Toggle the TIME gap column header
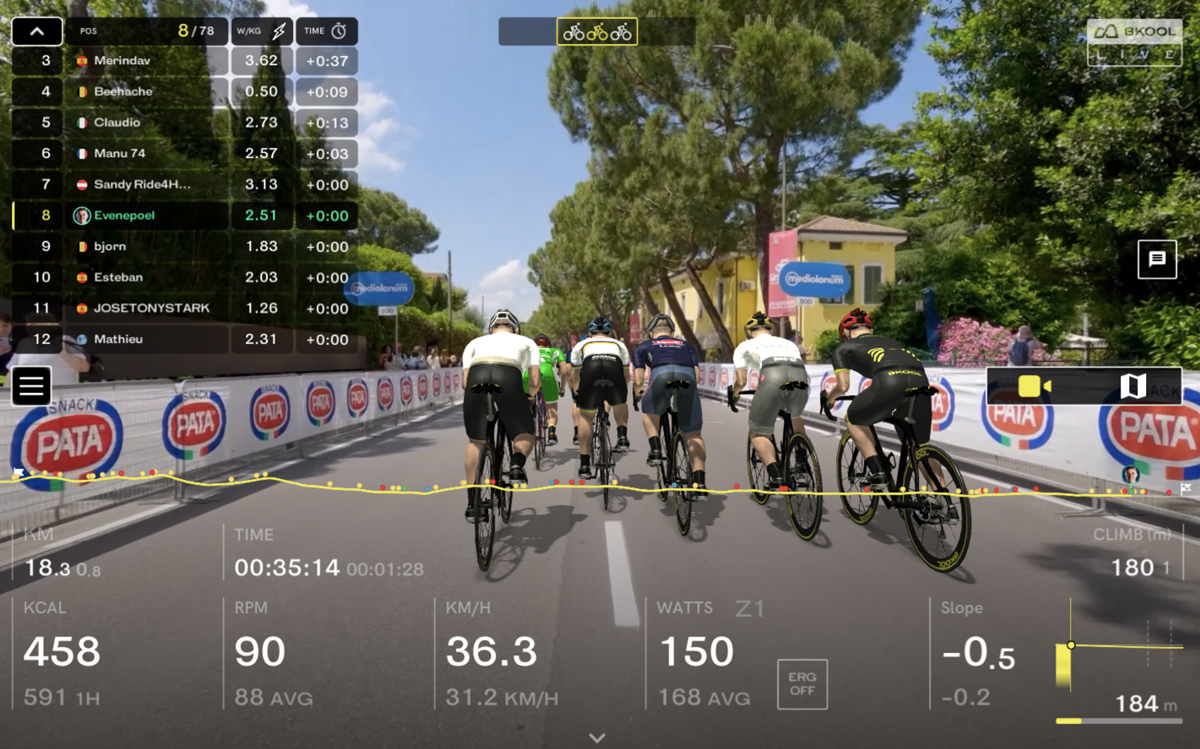 tap(326, 31)
